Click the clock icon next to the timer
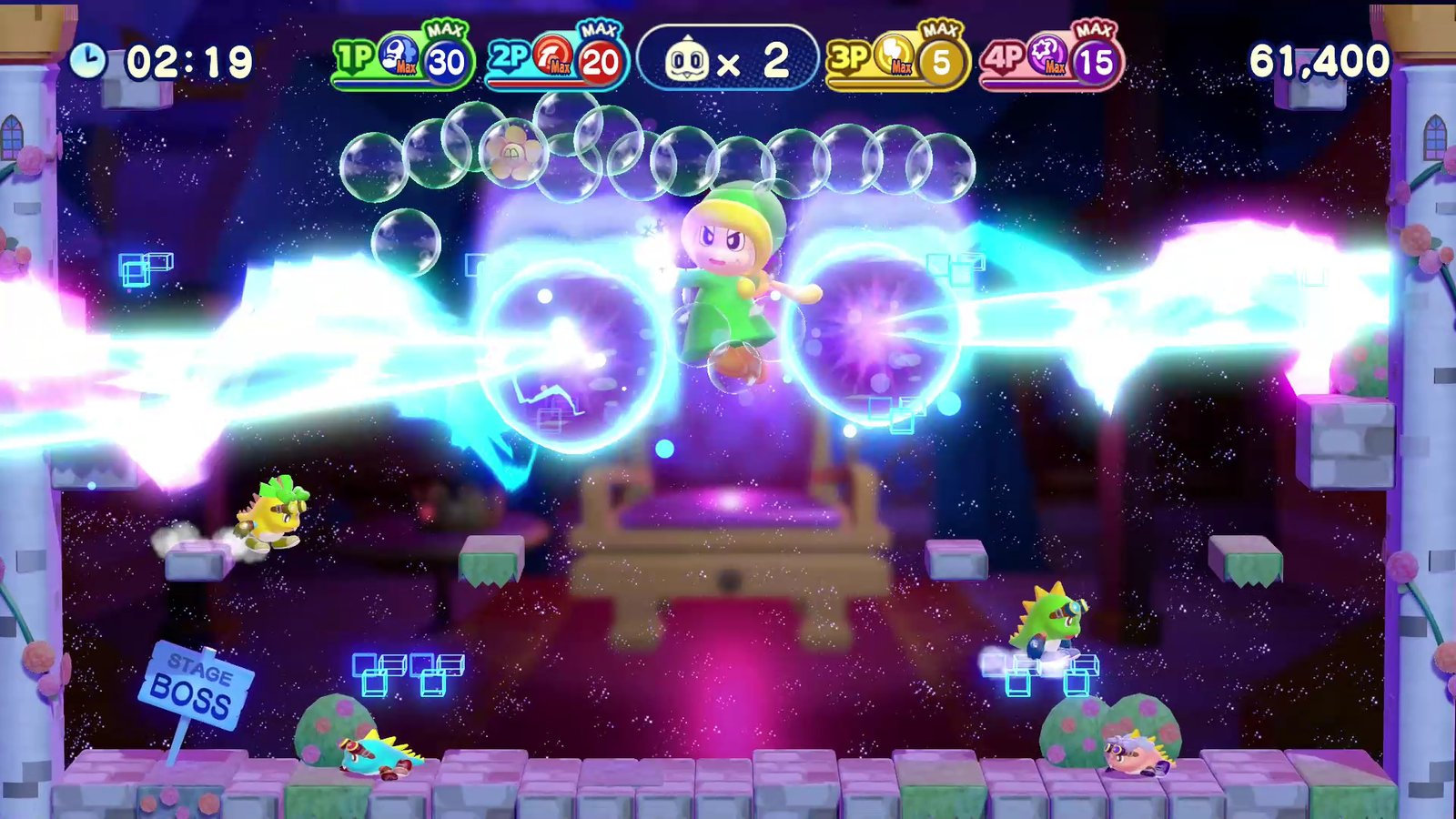The width and height of the screenshot is (1456, 819). (x=90, y=58)
